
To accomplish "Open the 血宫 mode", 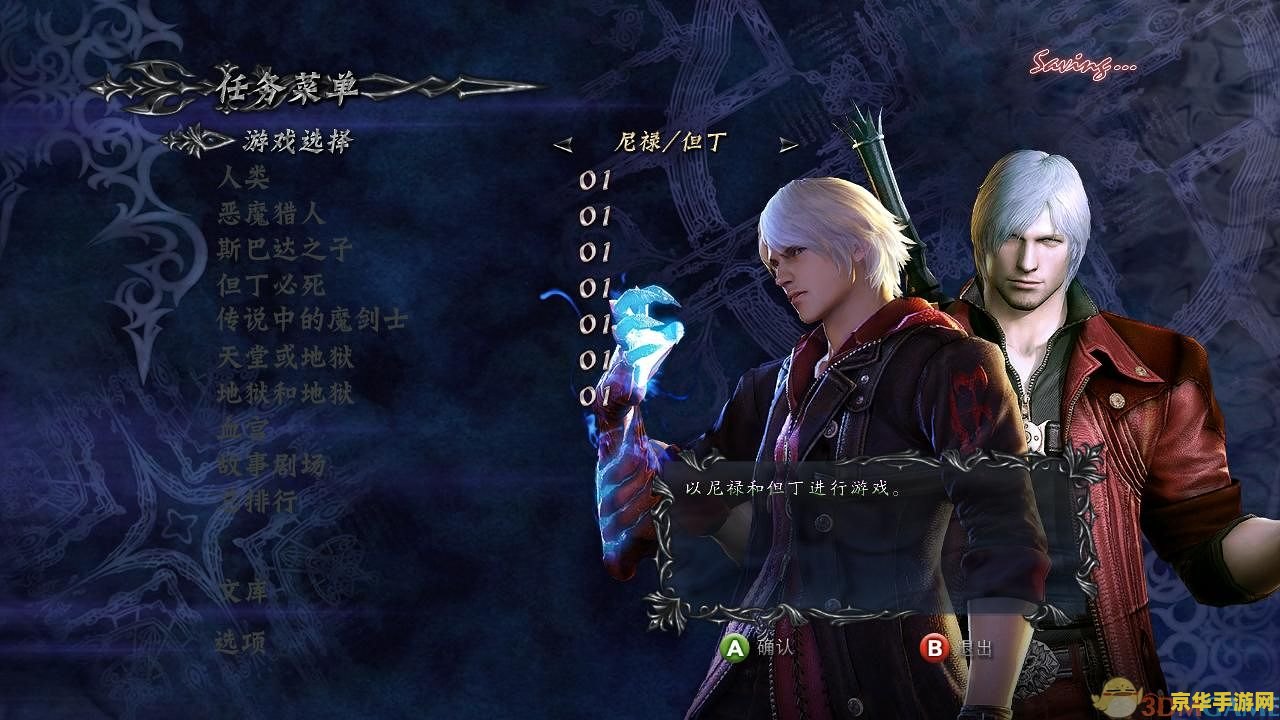I will click(x=244, y=429).
